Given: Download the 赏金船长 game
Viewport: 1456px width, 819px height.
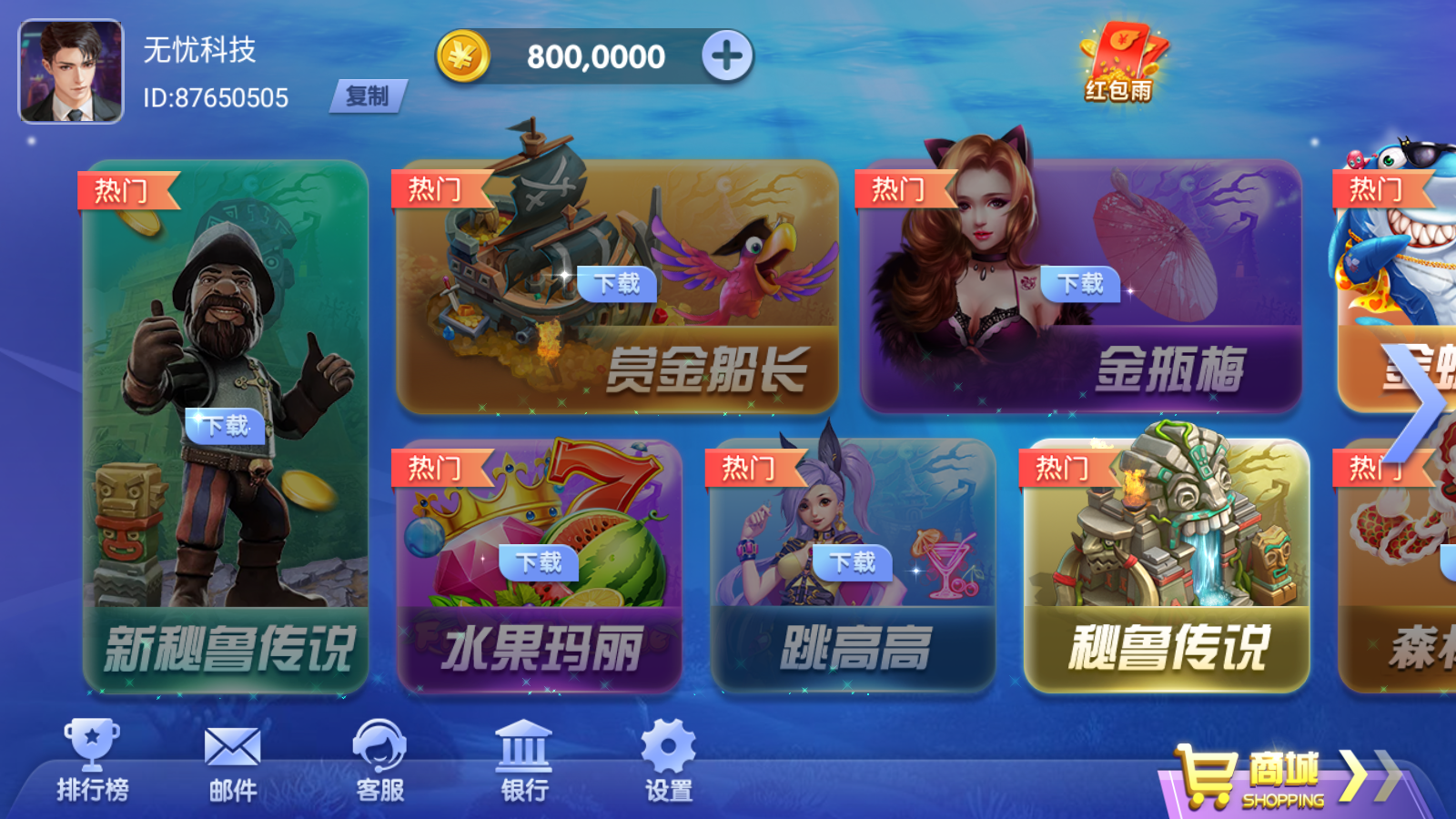Looking at the screenshot, I should coord(617,285).
